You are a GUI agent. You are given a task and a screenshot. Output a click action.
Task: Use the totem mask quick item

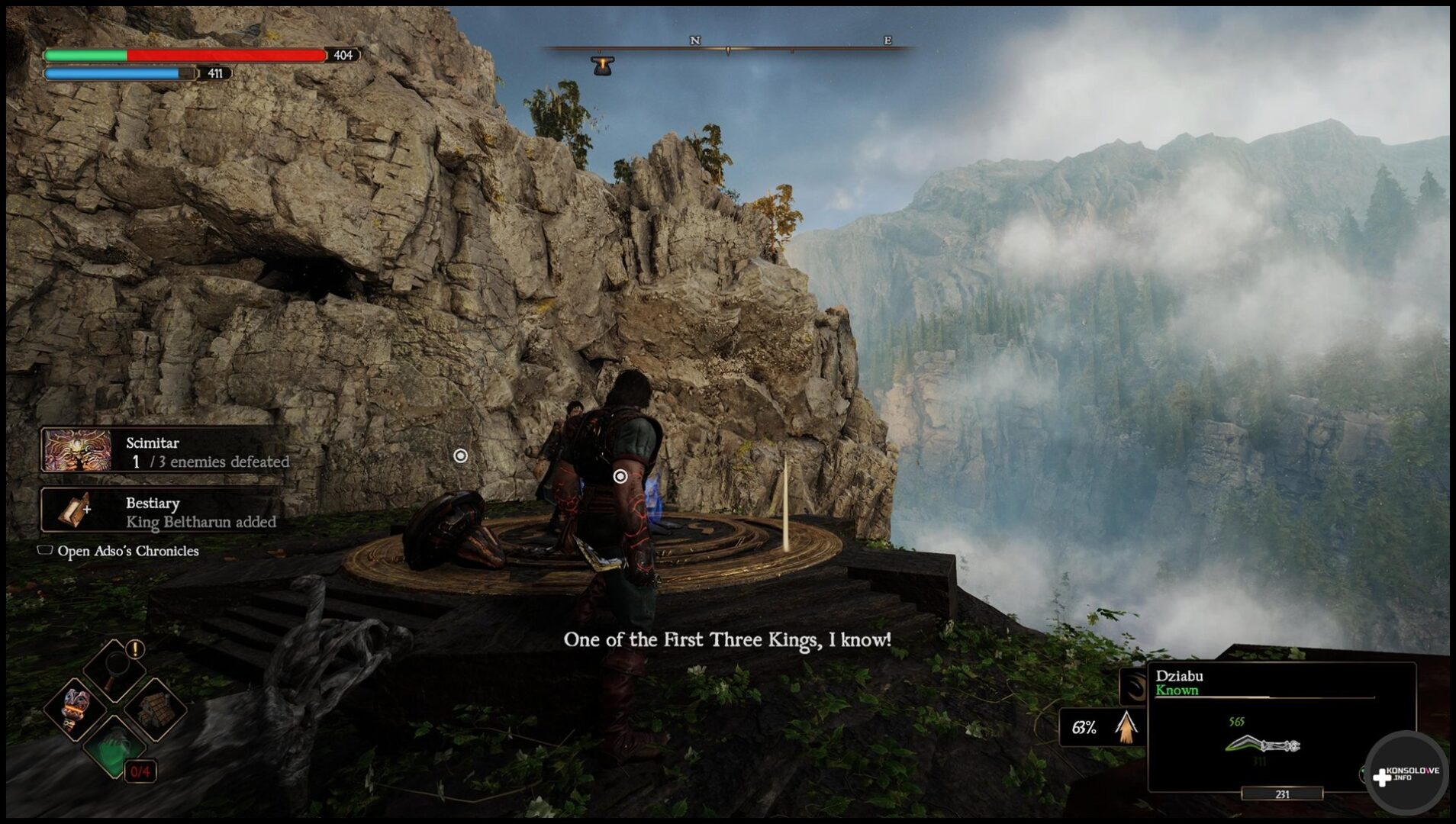click(76, 709)
